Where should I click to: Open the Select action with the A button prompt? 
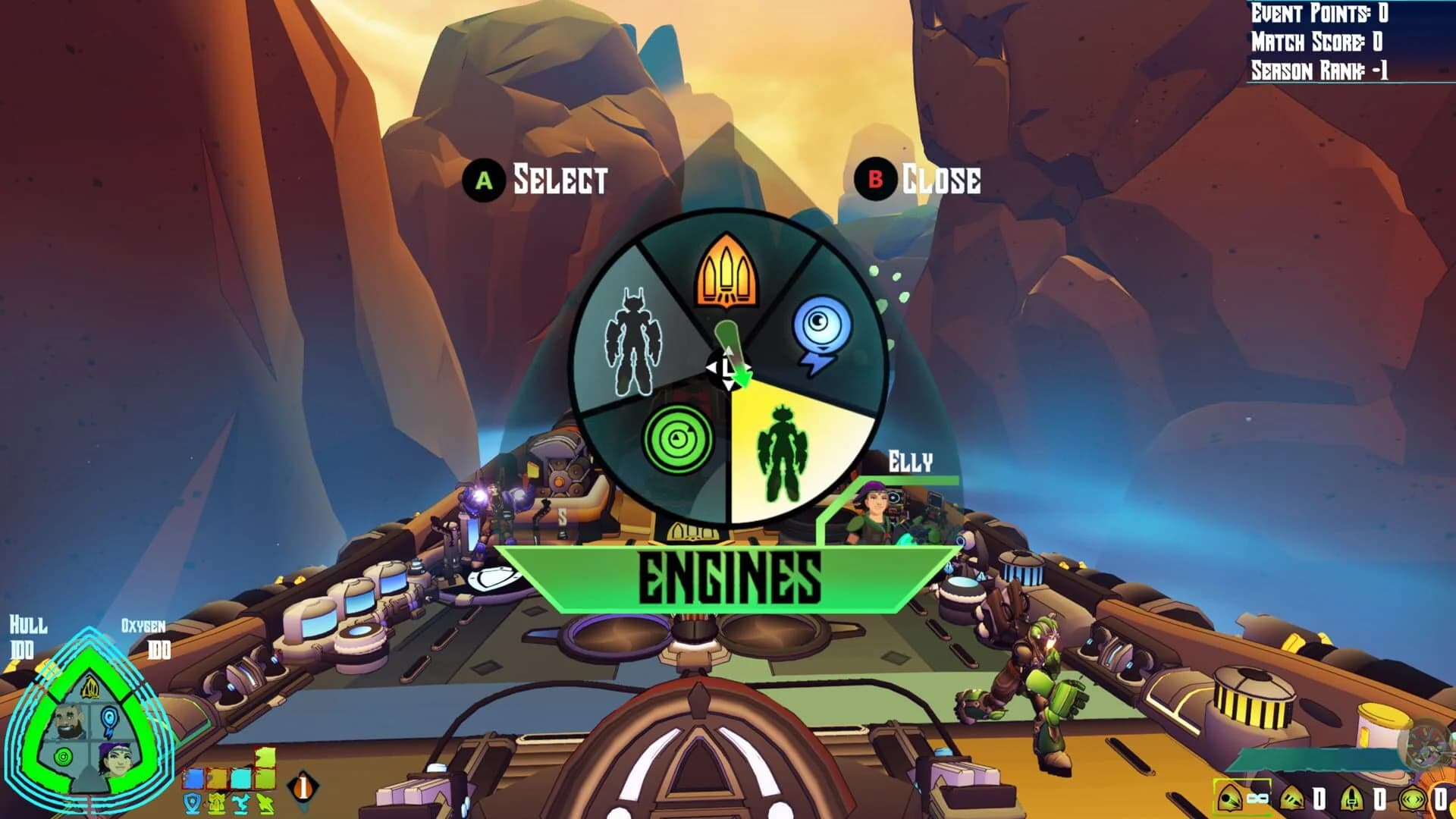(x=483, y=180)
